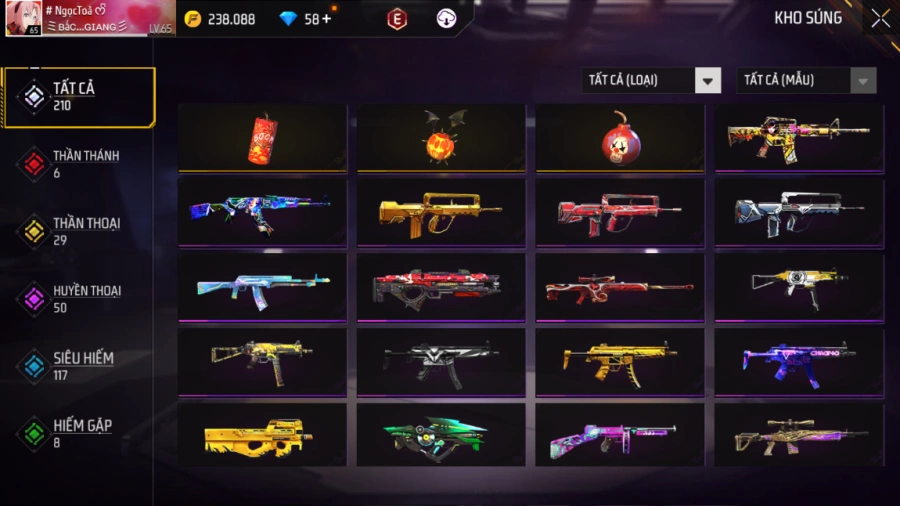This screenshot has width=900, height=506.
Task: Select the yellow P90 skin
Action: pyautogui.click(x=262, y=435)
